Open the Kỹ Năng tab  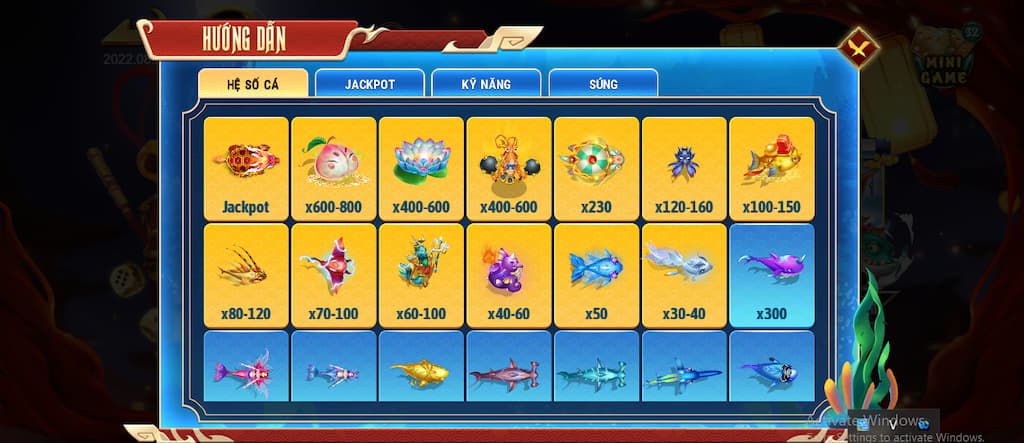(486, 83)
